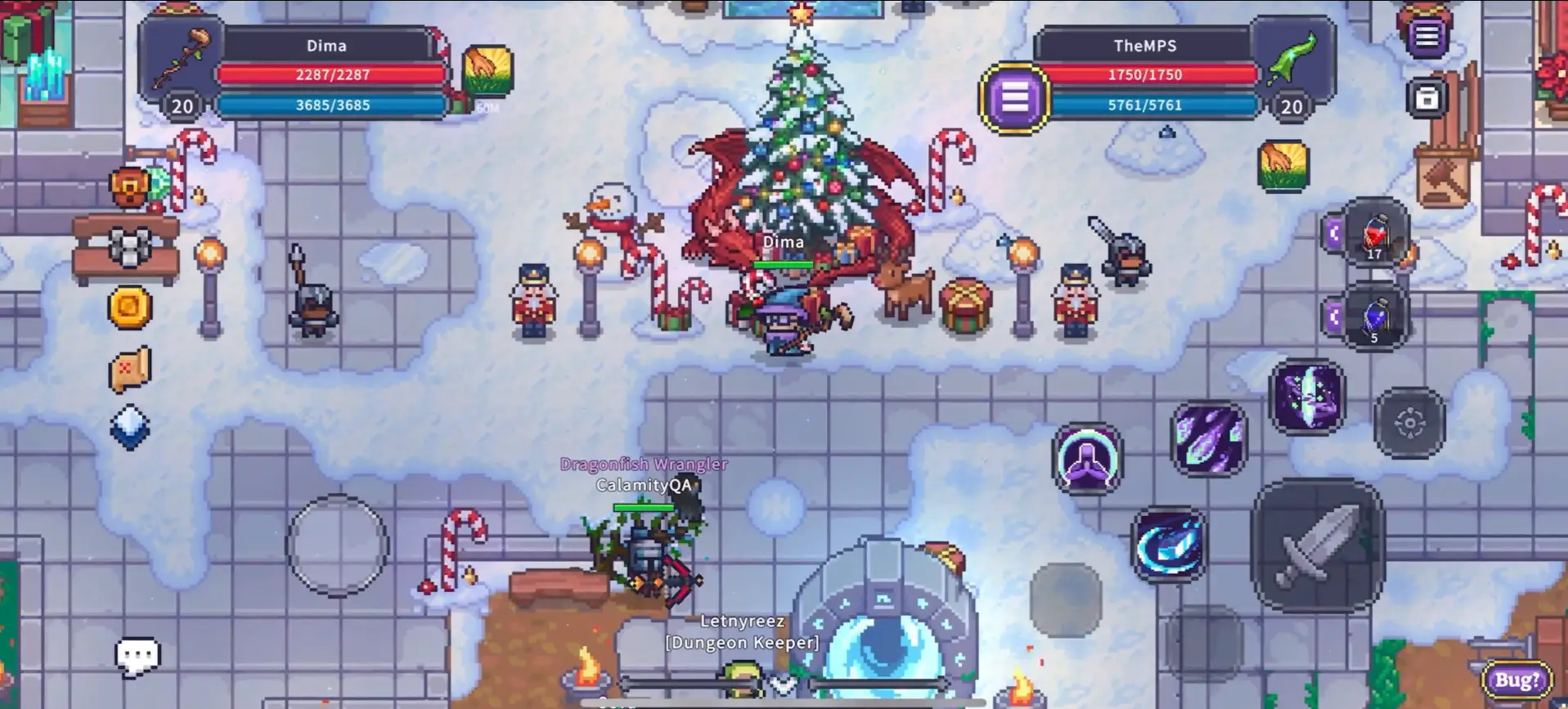This screenshot has height=709, width=1568.
Task: Open the gold coin shop icon
Action: (x=130, y=307)
